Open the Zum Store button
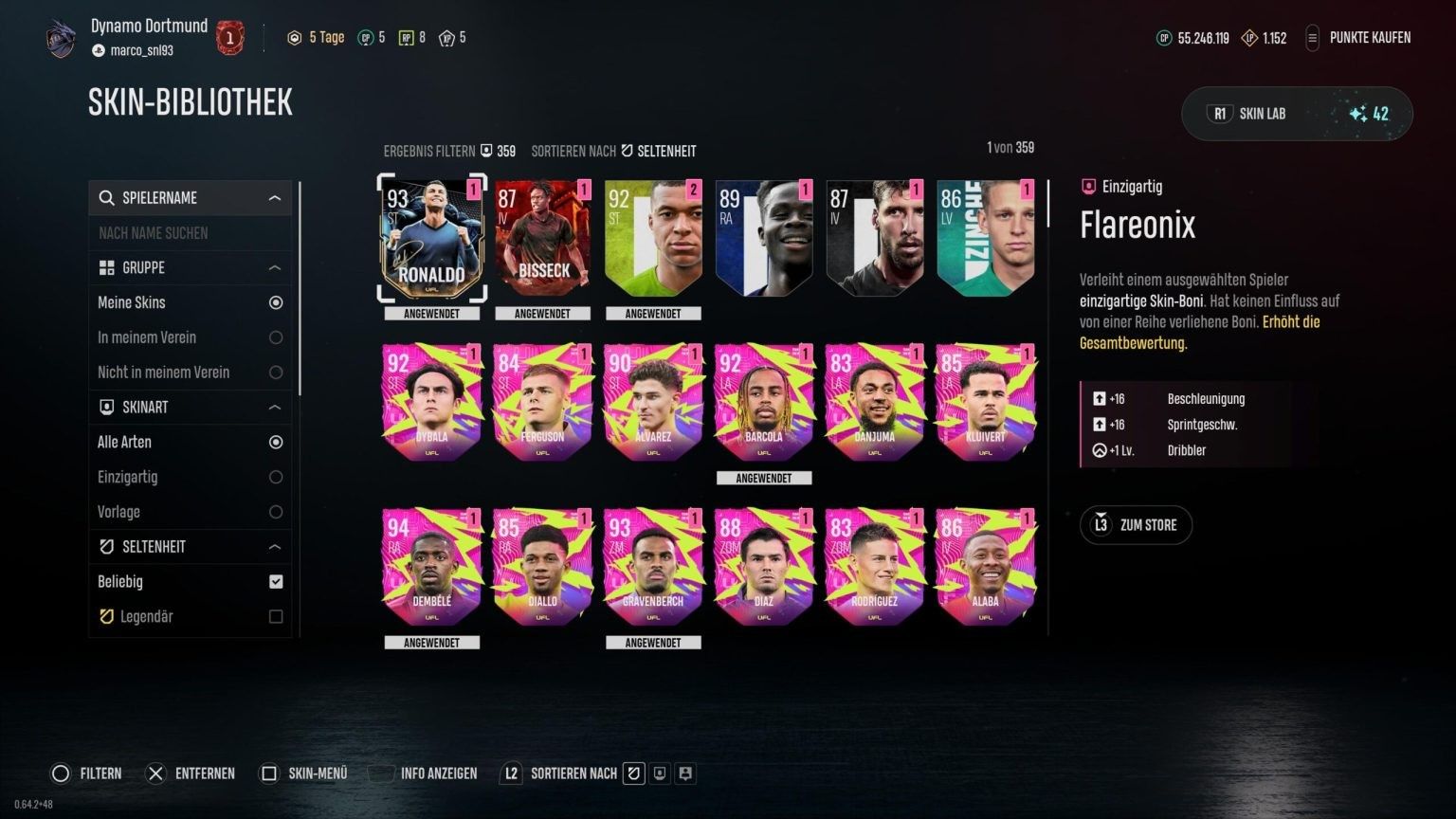 pos(1136,525)
